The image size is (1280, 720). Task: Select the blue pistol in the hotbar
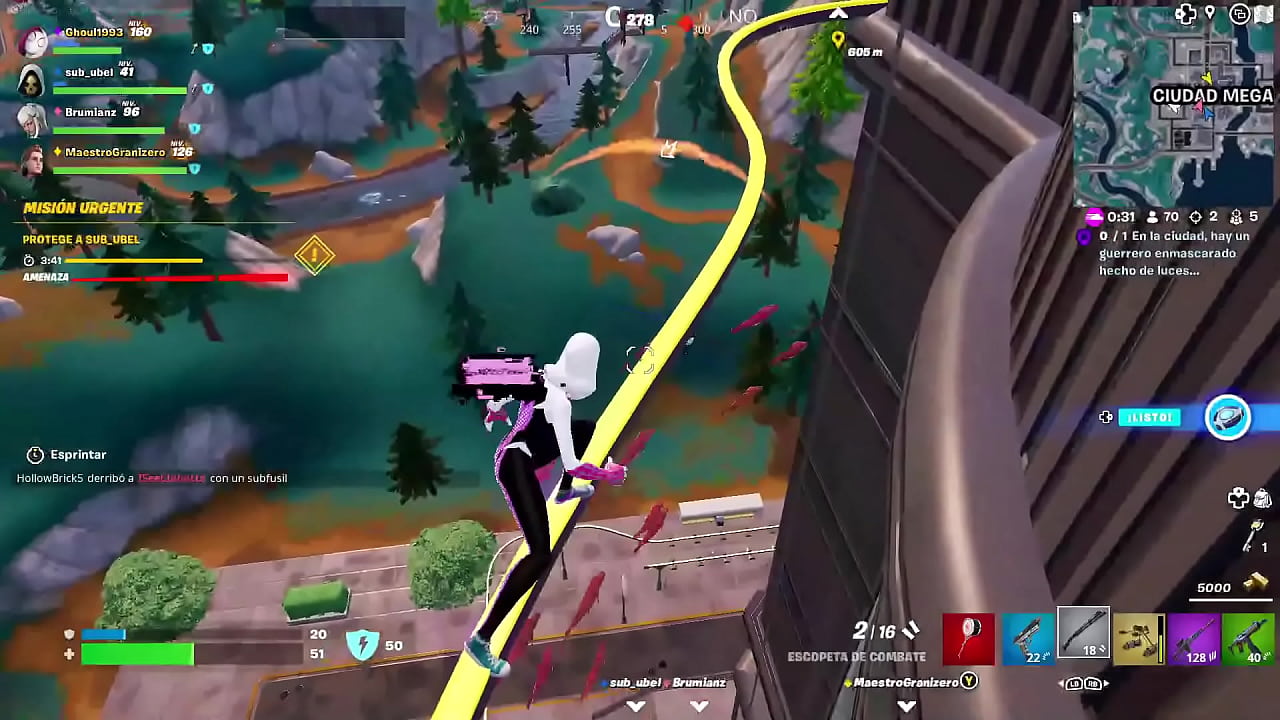(x=1028, y=640)
